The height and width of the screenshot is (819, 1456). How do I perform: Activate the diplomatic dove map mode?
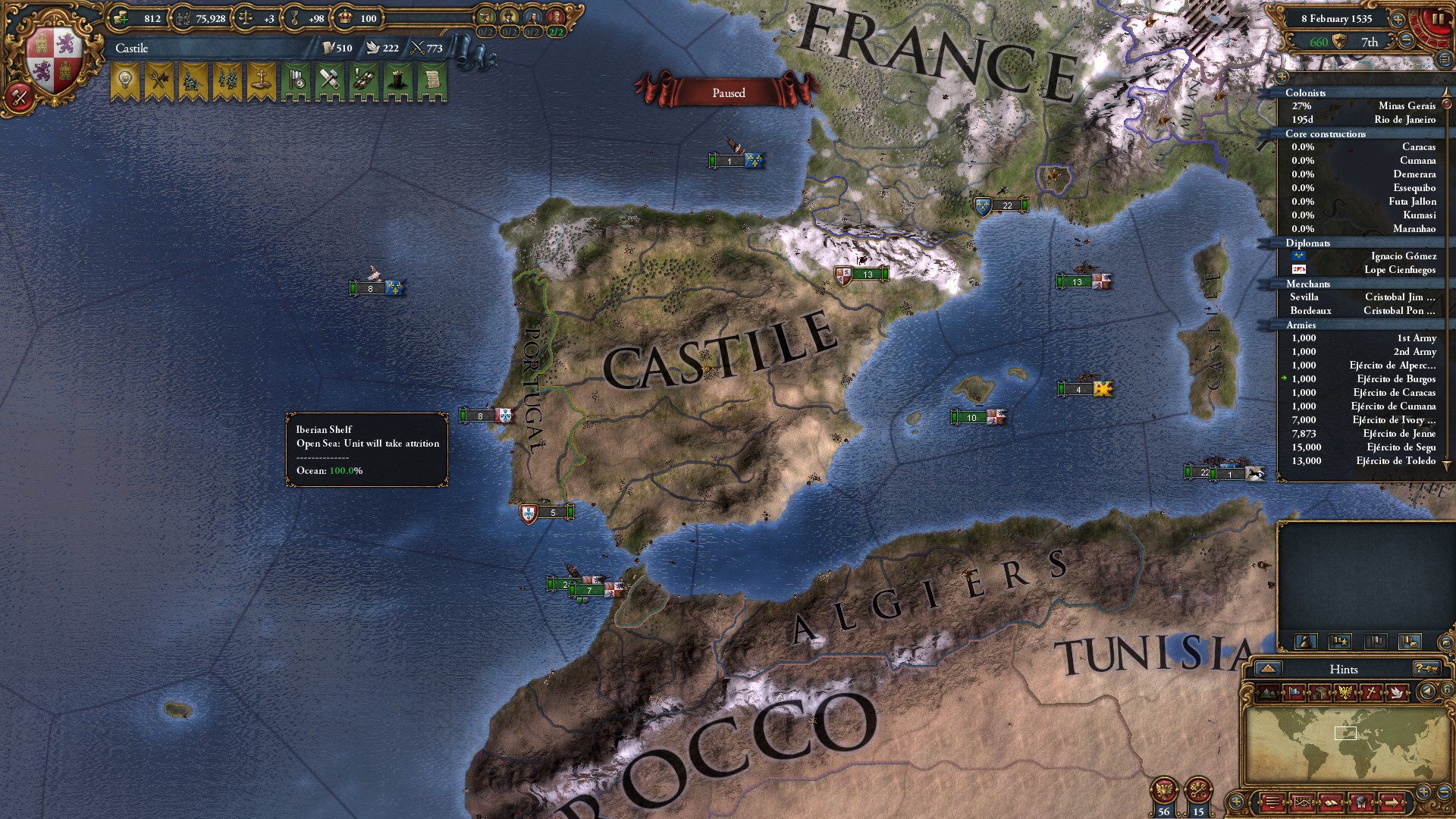pos(1396,692)
